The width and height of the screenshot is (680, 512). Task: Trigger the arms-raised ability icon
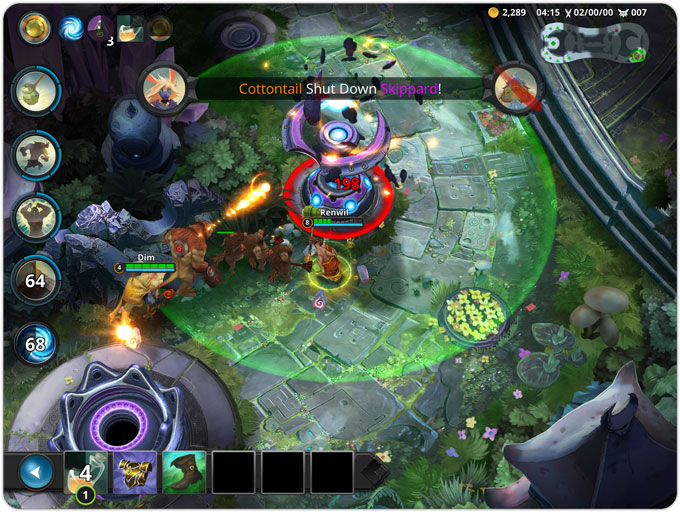pos(35,217)
